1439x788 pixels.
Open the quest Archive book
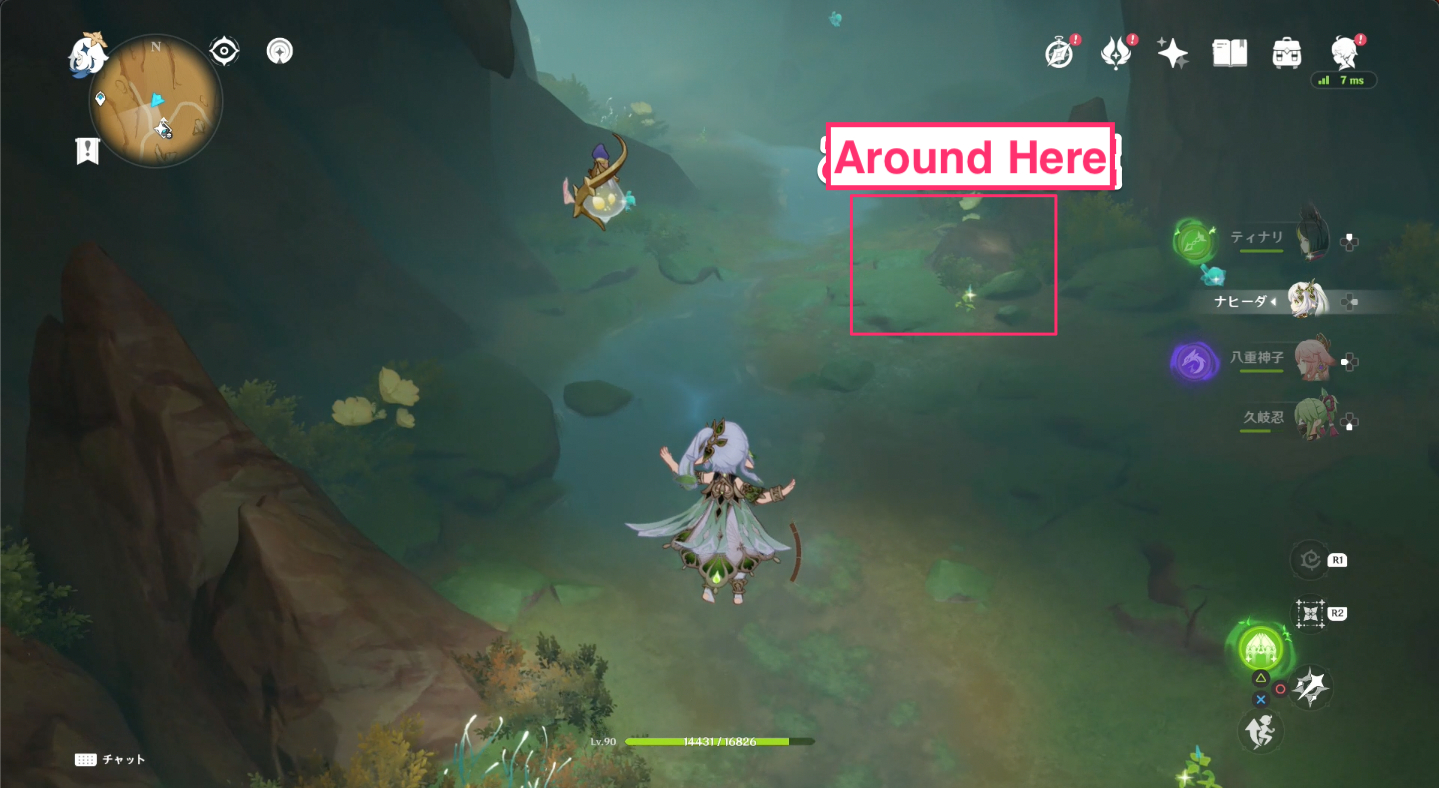point(1229,50)
